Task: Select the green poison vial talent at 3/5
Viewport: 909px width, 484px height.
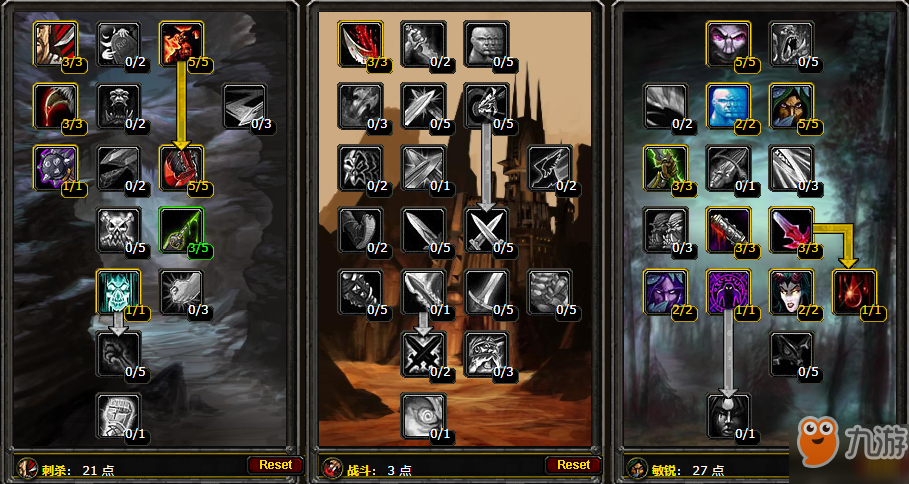Action: (x=181, y=229)
